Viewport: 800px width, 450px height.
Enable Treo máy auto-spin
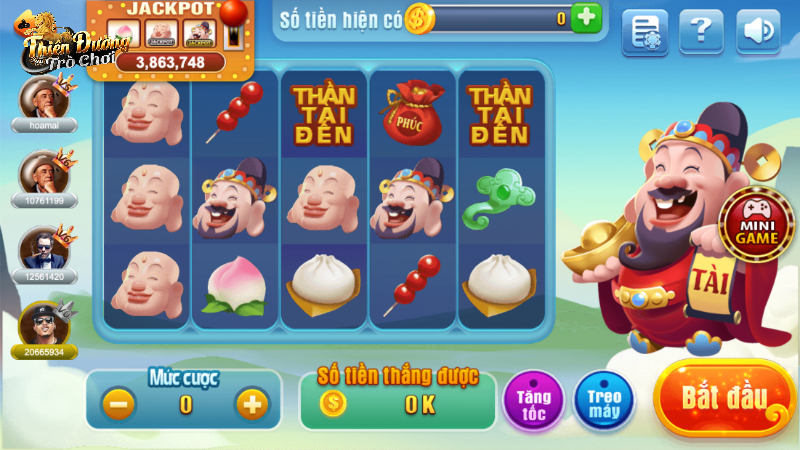click(605, 400)
